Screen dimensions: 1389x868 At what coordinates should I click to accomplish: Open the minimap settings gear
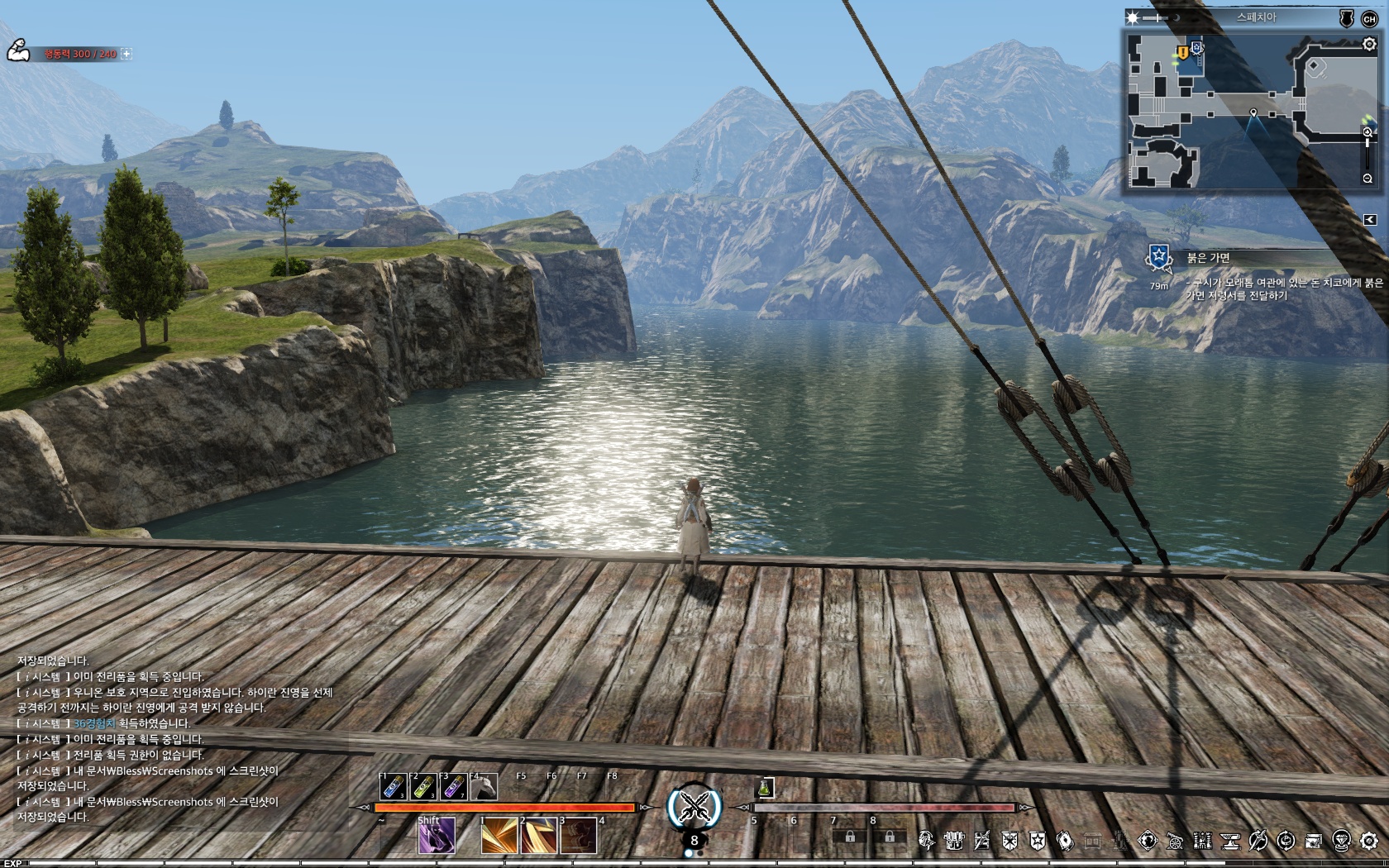coord(1369,45)
